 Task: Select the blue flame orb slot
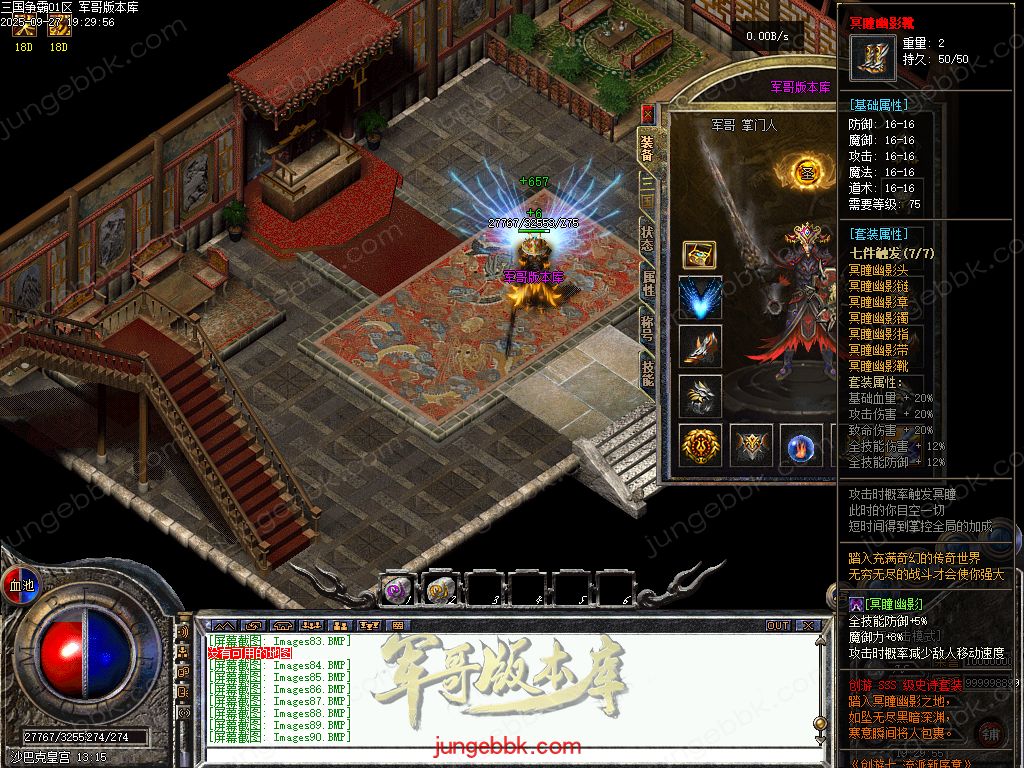[x=801, y=445]
